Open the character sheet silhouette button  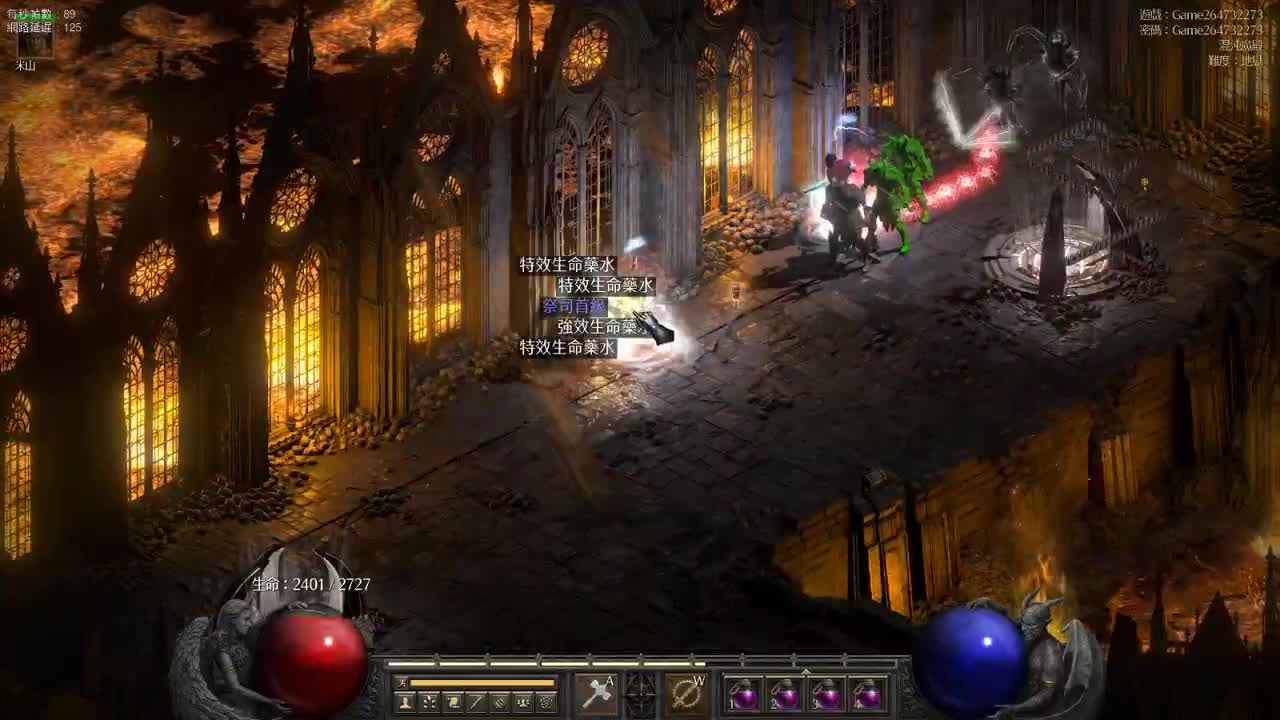[405, 703]
